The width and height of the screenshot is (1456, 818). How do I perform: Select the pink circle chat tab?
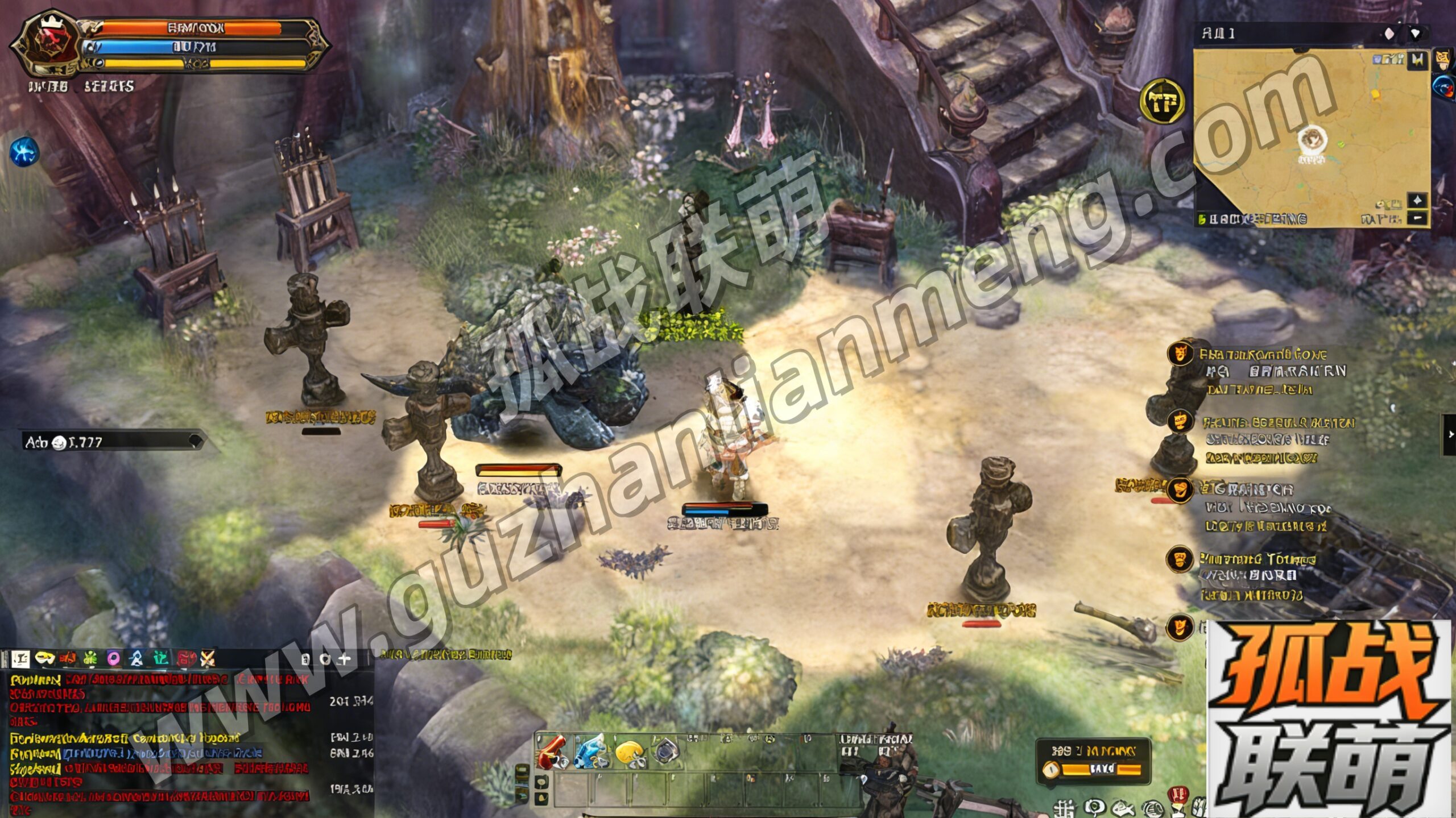coord(114,659)
